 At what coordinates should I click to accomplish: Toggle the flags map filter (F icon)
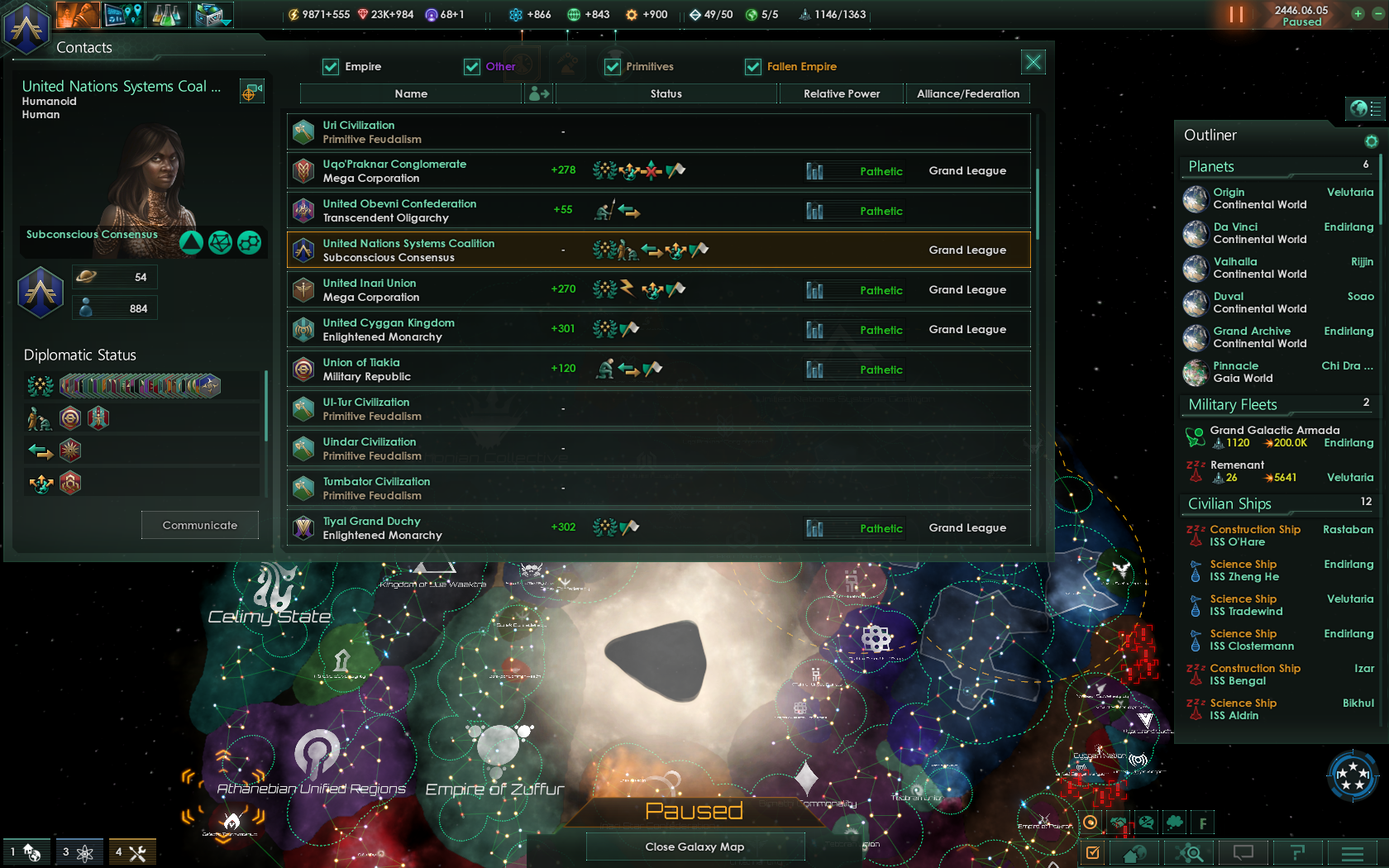tap(1202, 823)
